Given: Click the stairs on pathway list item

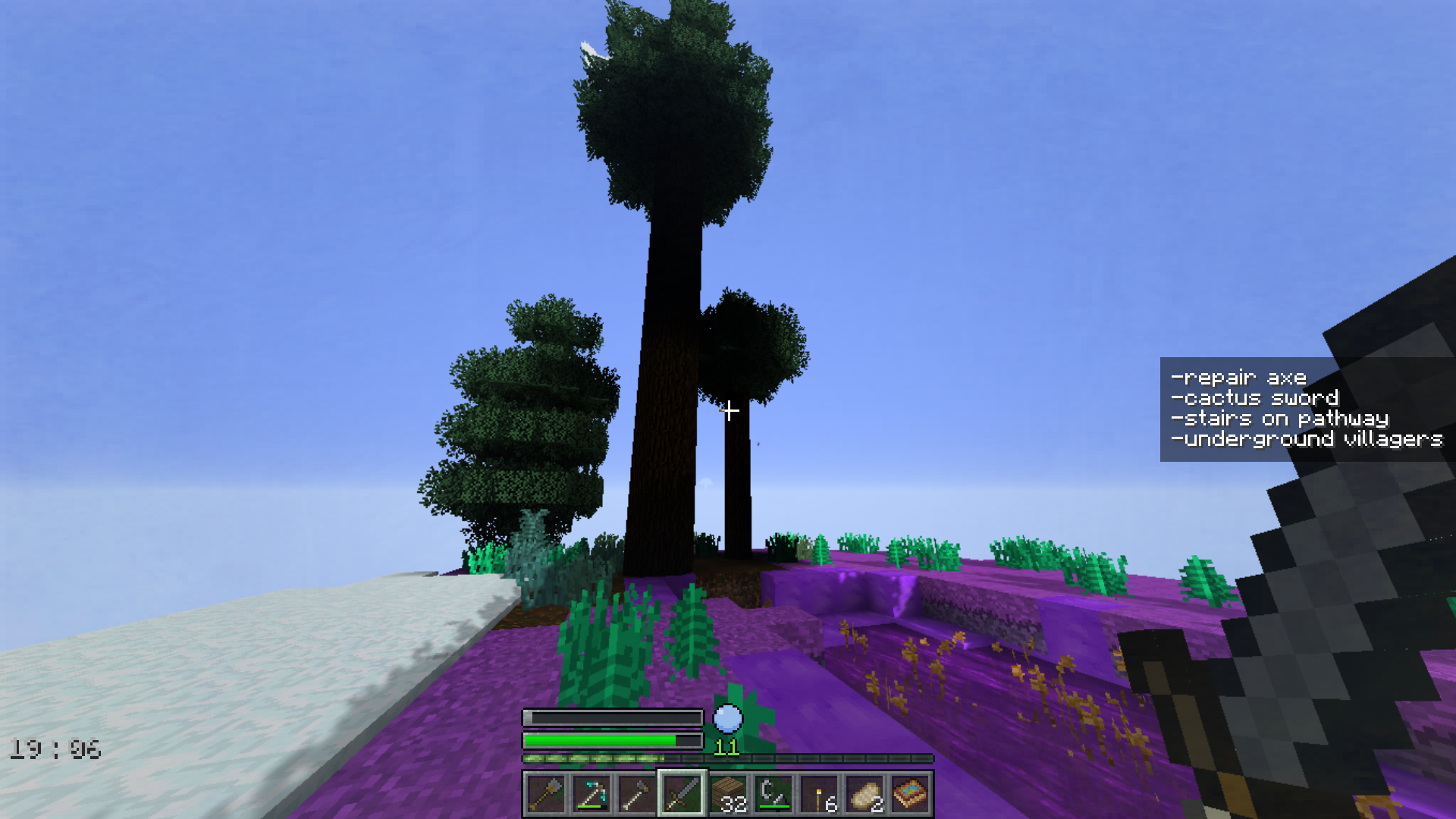Looking at the screenshot, I should pos(1279,418).
